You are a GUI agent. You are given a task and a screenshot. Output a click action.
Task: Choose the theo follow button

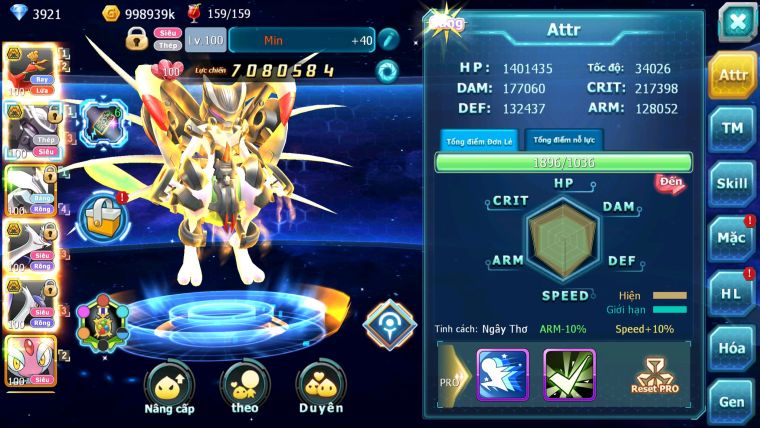click(245, 389)
